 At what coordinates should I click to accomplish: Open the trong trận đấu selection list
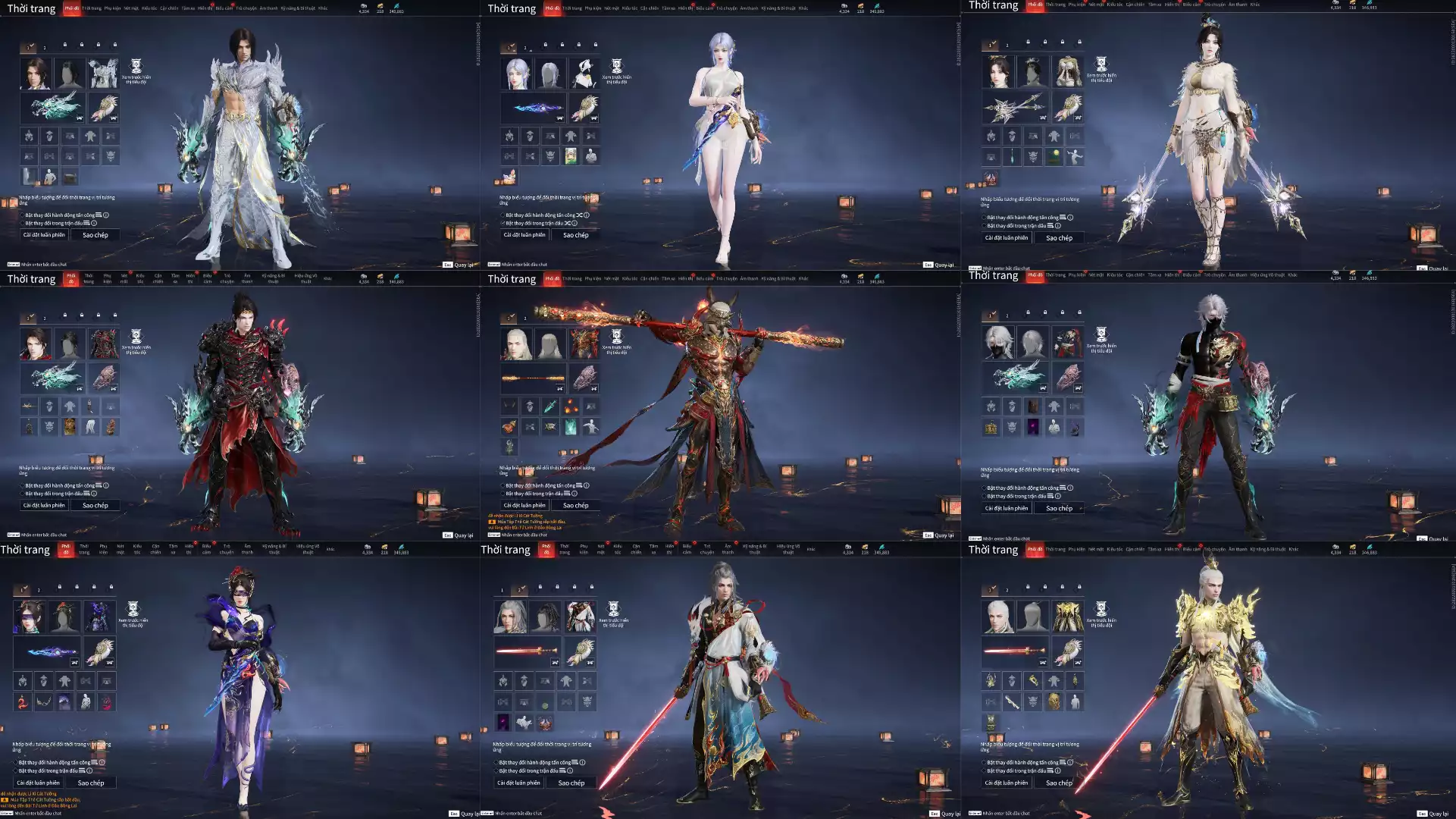click(x=87, y=224)
